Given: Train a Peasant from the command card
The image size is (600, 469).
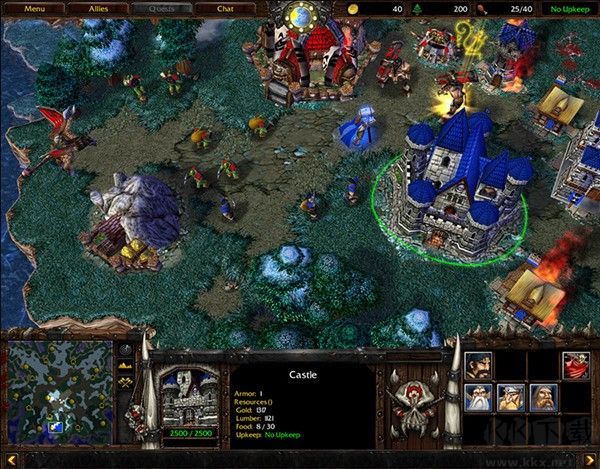Looking at the screenshot, I should 478,365.
